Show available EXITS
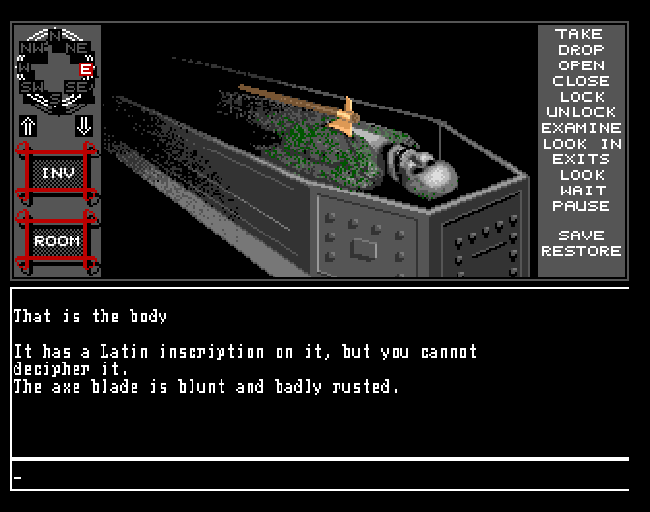Screen dimensions: 650x512 tap(580, 159)
